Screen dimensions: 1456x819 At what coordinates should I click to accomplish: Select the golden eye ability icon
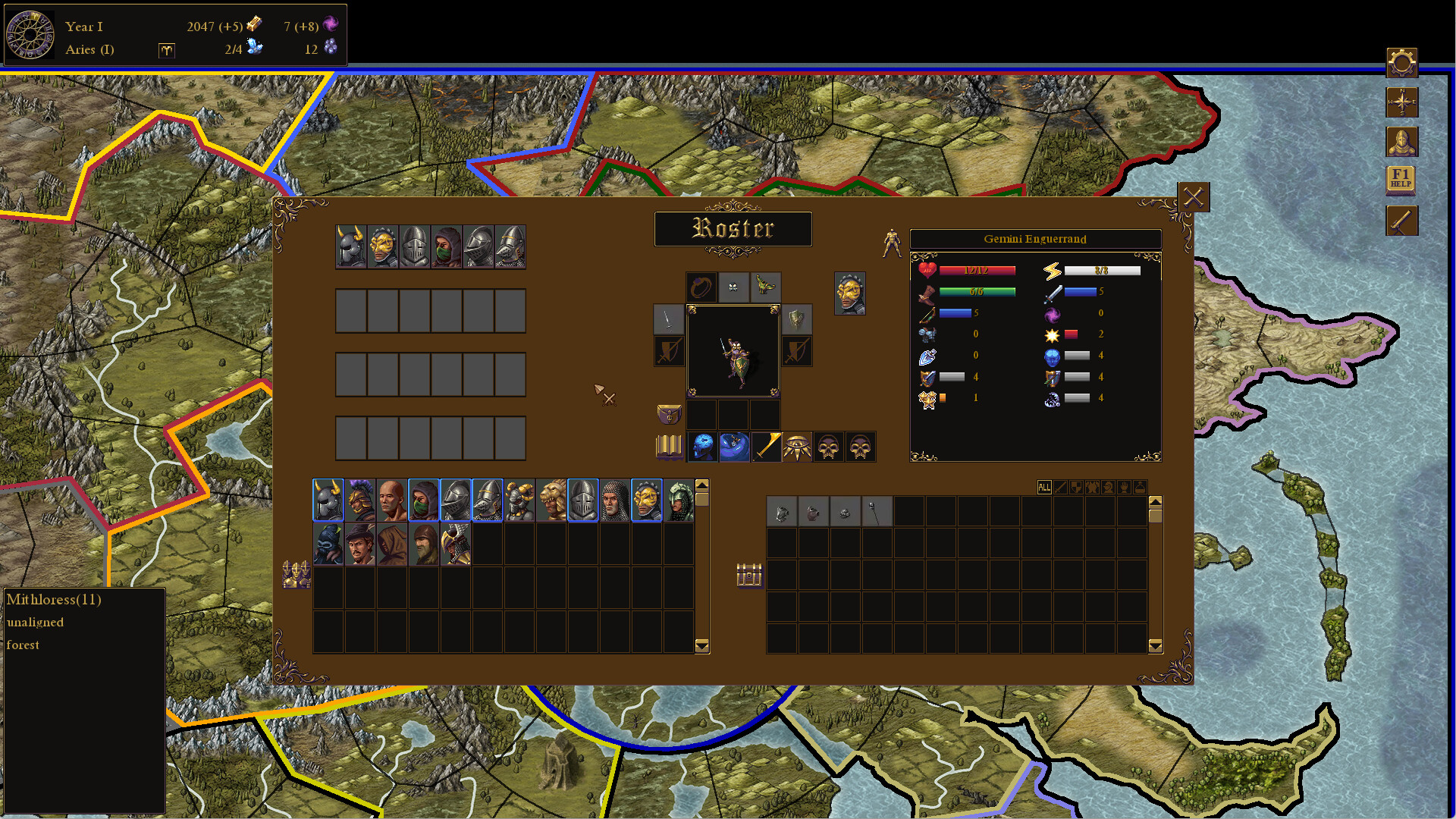click(796, 447)
